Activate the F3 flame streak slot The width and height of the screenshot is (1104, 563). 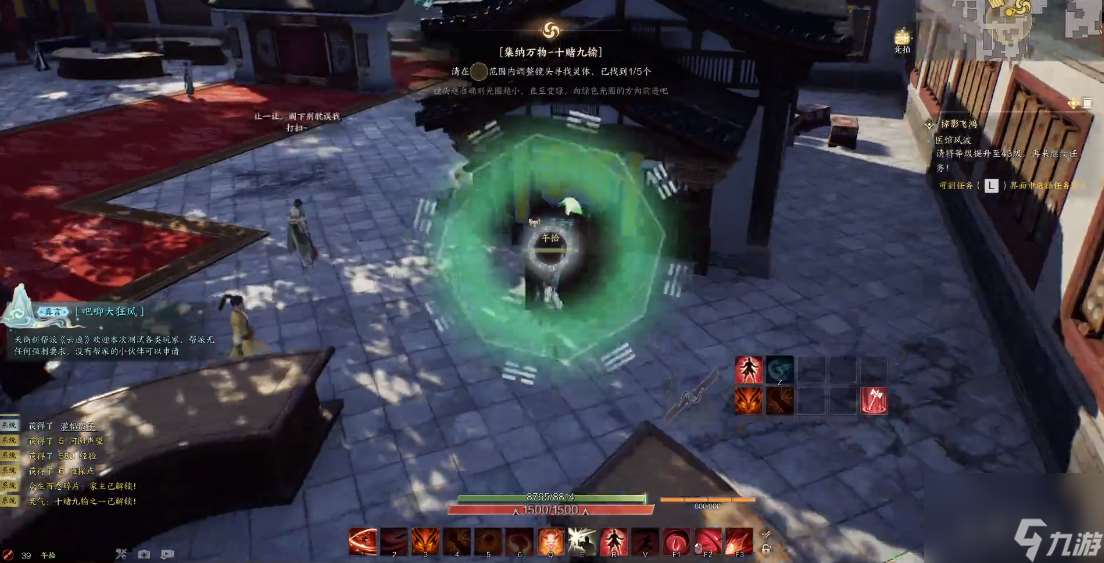[x=738, y=540]
